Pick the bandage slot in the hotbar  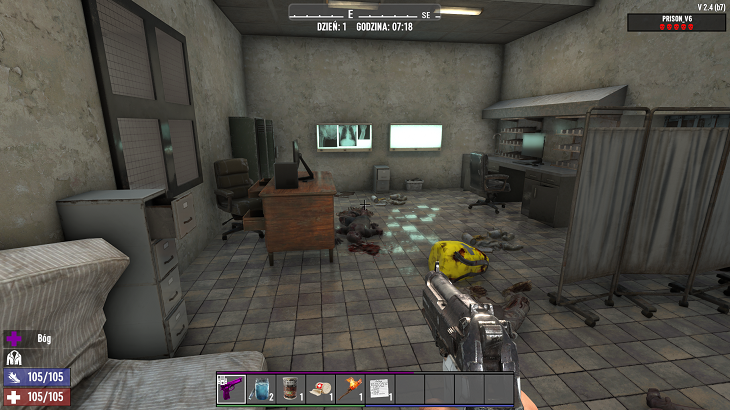[x=321, y=388]
